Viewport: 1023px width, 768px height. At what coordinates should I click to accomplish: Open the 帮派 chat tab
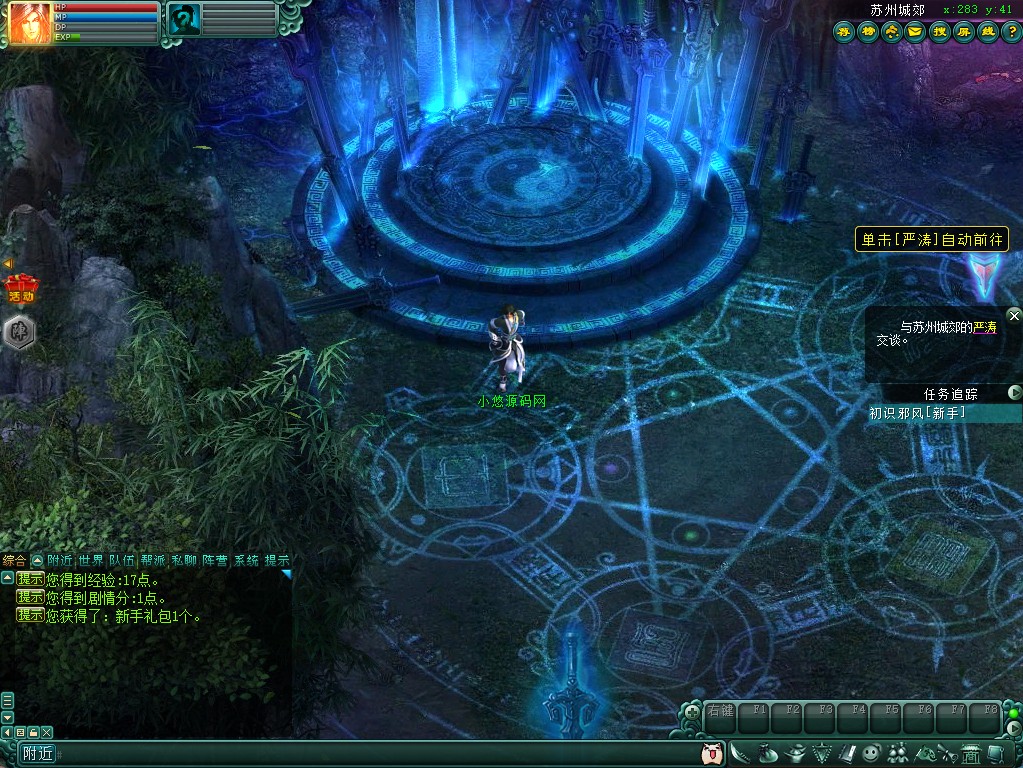[x=152, y=561]
